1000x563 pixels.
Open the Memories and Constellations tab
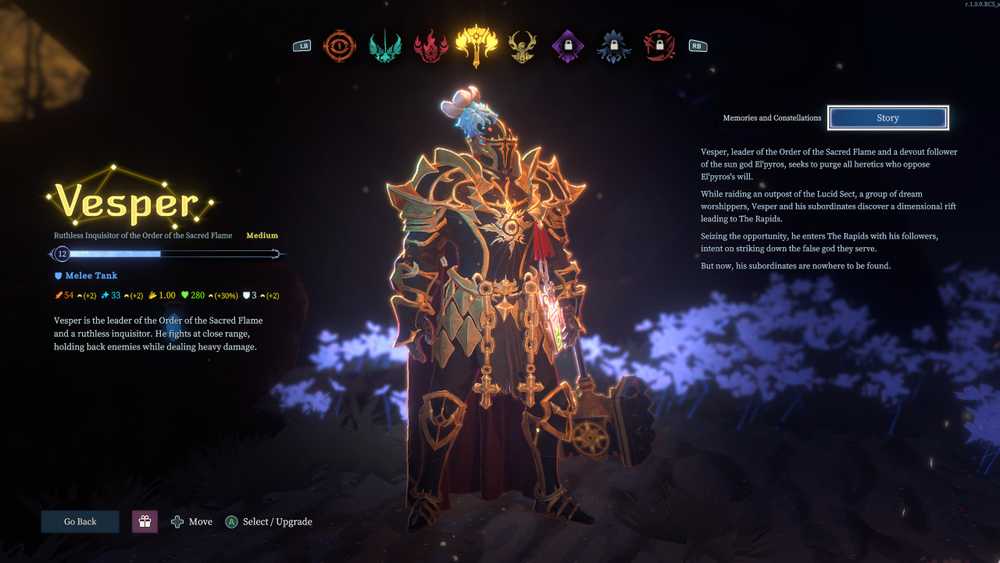click(772, 118)
